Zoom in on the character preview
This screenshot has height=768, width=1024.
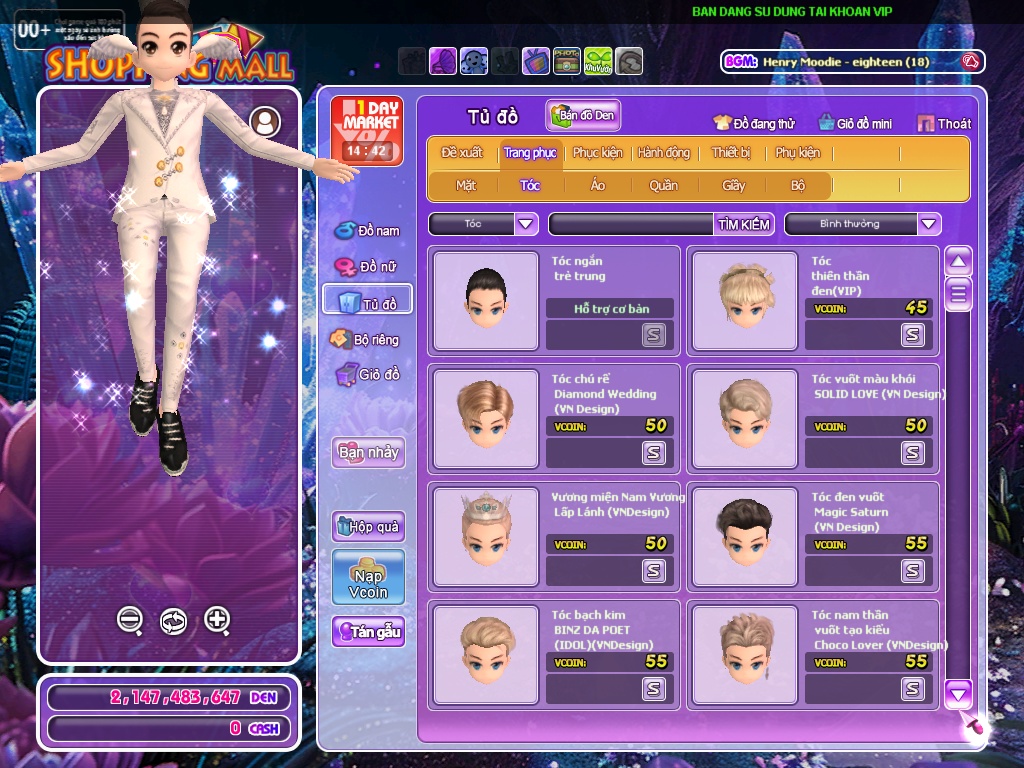pos(217,620)
